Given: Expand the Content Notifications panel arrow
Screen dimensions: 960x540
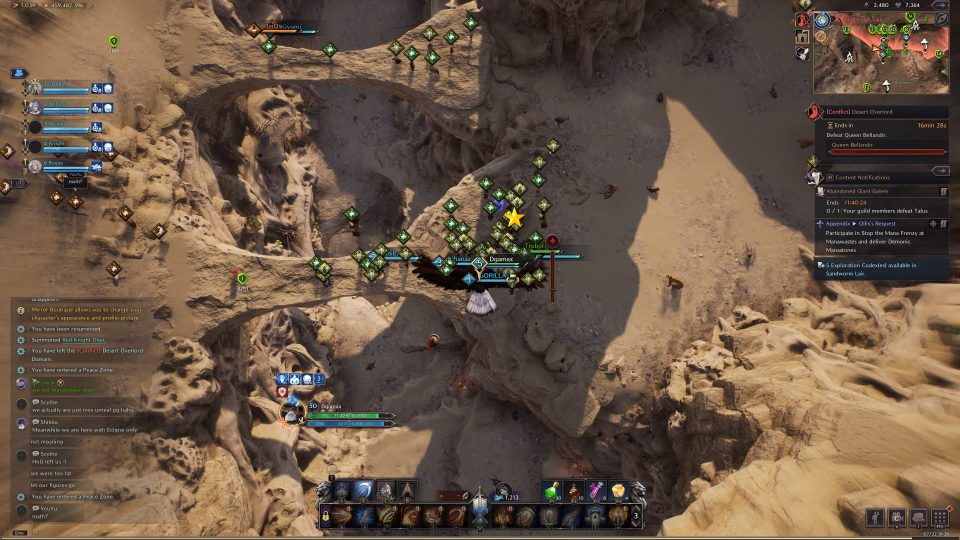Looking at the screenshot, I should click(943, 171).
